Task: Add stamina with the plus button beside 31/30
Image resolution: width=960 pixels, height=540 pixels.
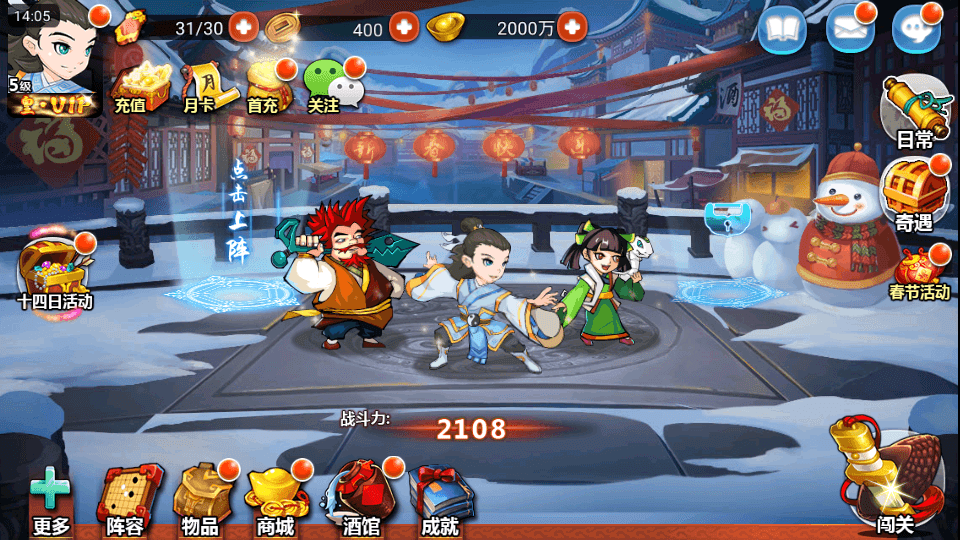Action: pos(243,27)
